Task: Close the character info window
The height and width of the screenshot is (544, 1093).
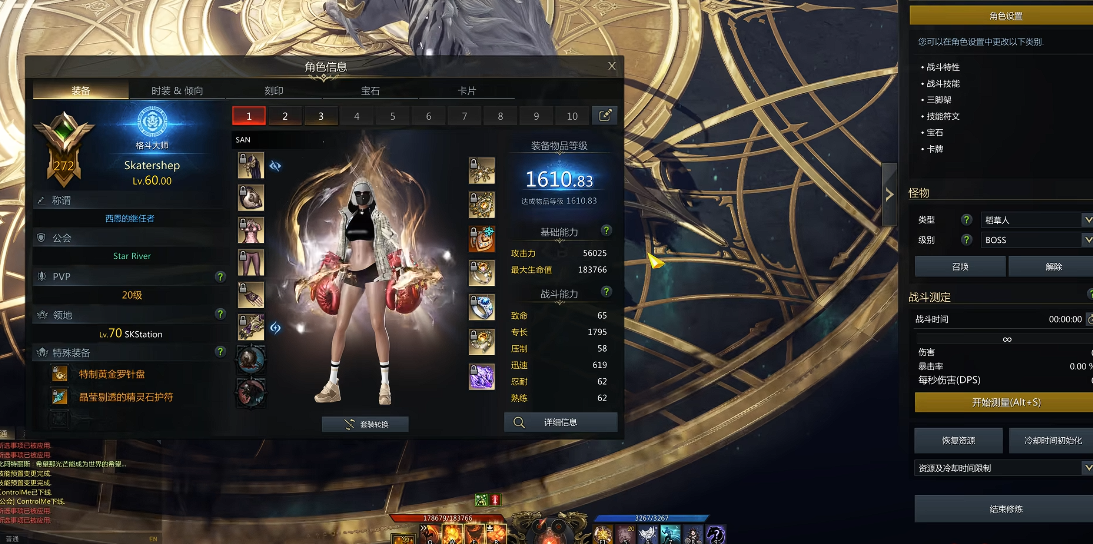Action: (612, 66)
